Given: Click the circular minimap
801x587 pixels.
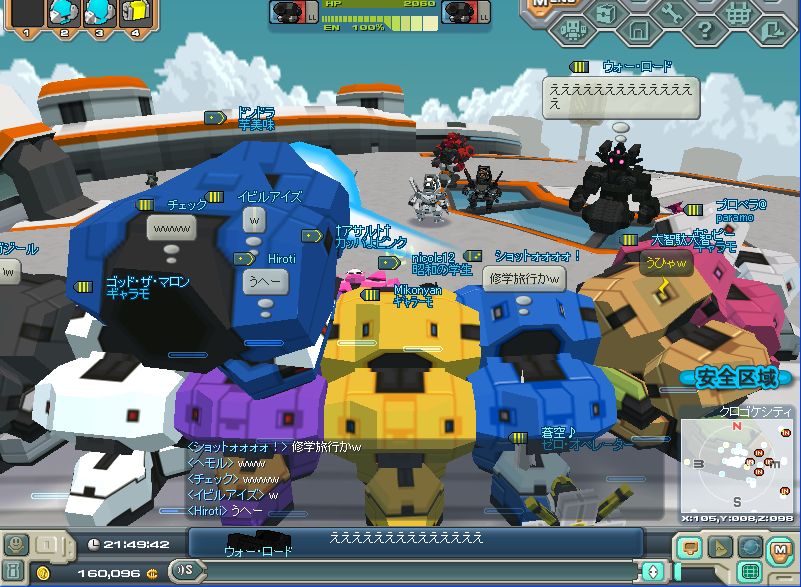Looking at the screenshot, I should (739, 467).
